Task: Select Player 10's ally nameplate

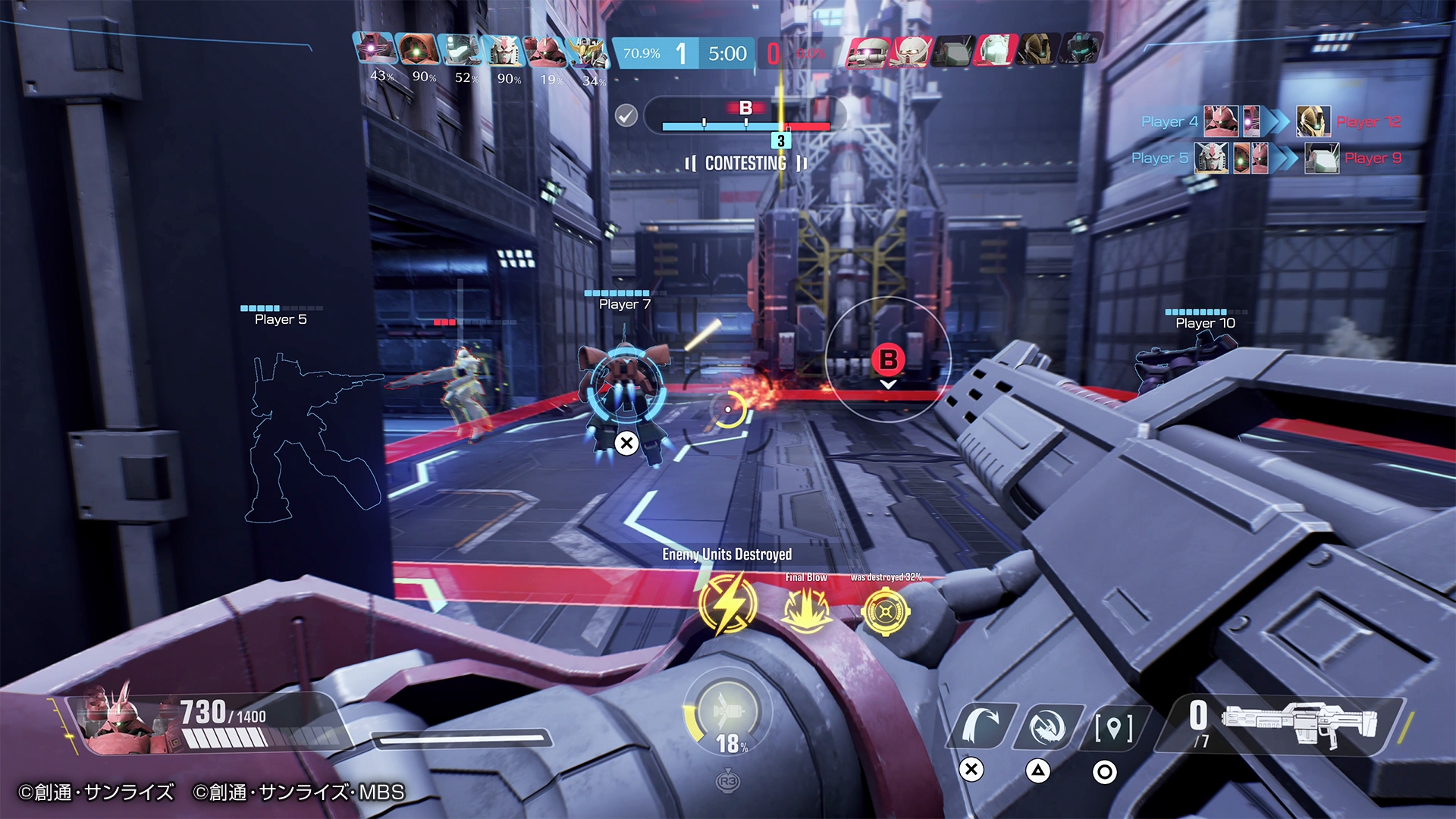Action: (1205, 322)
